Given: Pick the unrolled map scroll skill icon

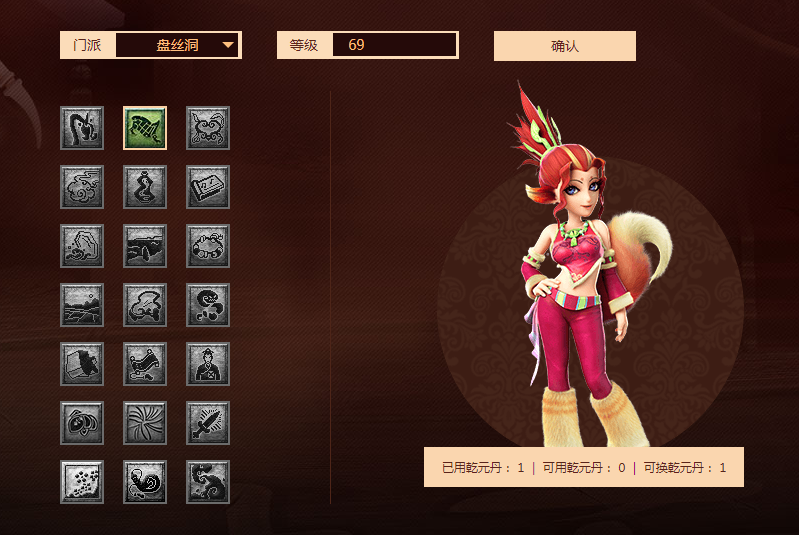Looking at the screenshot, I should 145,364.
